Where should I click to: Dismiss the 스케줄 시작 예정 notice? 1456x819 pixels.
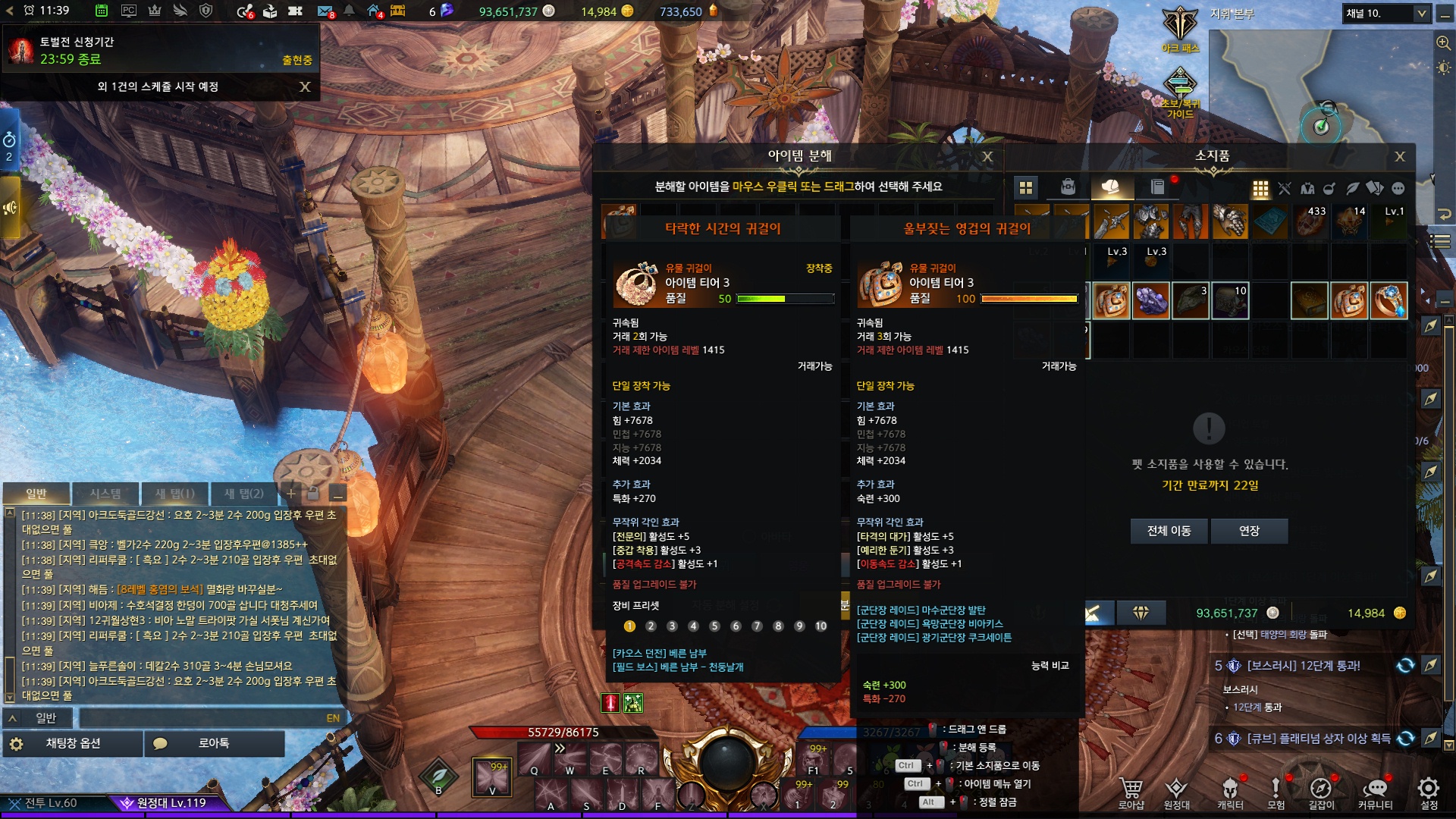(305, 87)
